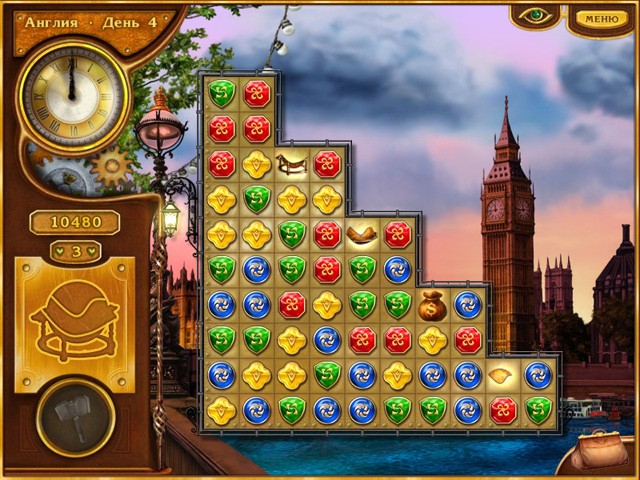This screenshot has height=480, width=640.
Task: Select the brown hat tile
Action: pos(362,235)
